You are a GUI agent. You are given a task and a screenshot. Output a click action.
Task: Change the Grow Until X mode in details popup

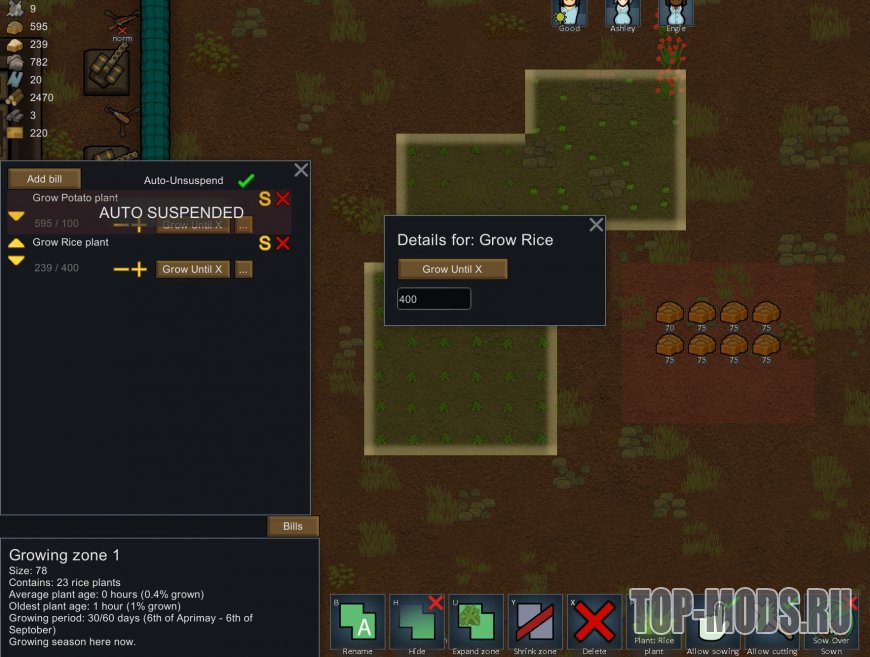coord(452,269)
